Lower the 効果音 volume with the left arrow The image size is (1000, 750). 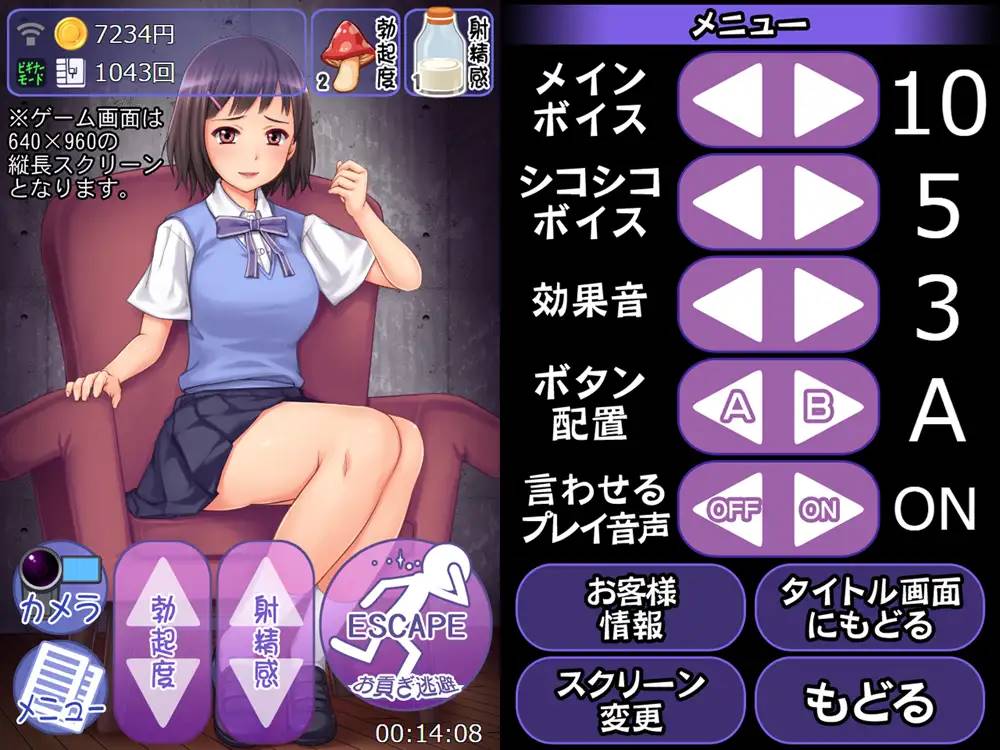(x=728, y=303)
